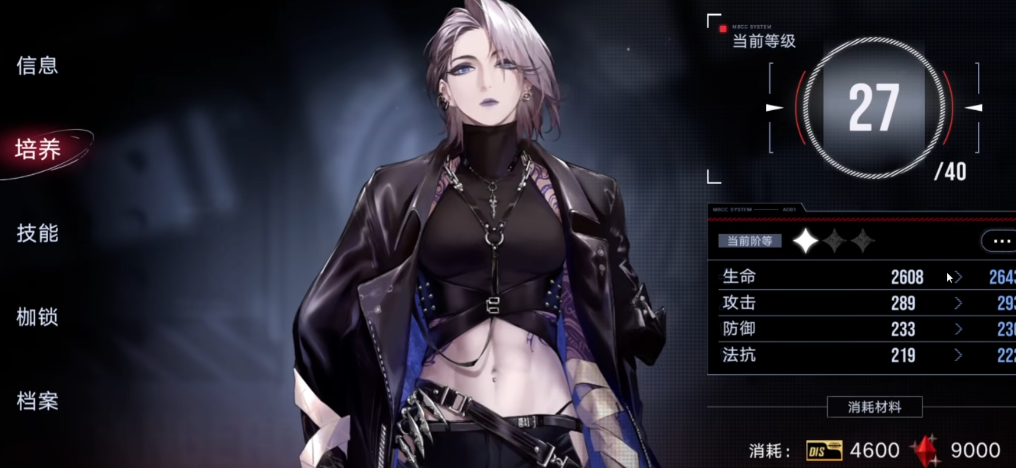
Task: Select the 培养 tab
Action: click(38, 150)
